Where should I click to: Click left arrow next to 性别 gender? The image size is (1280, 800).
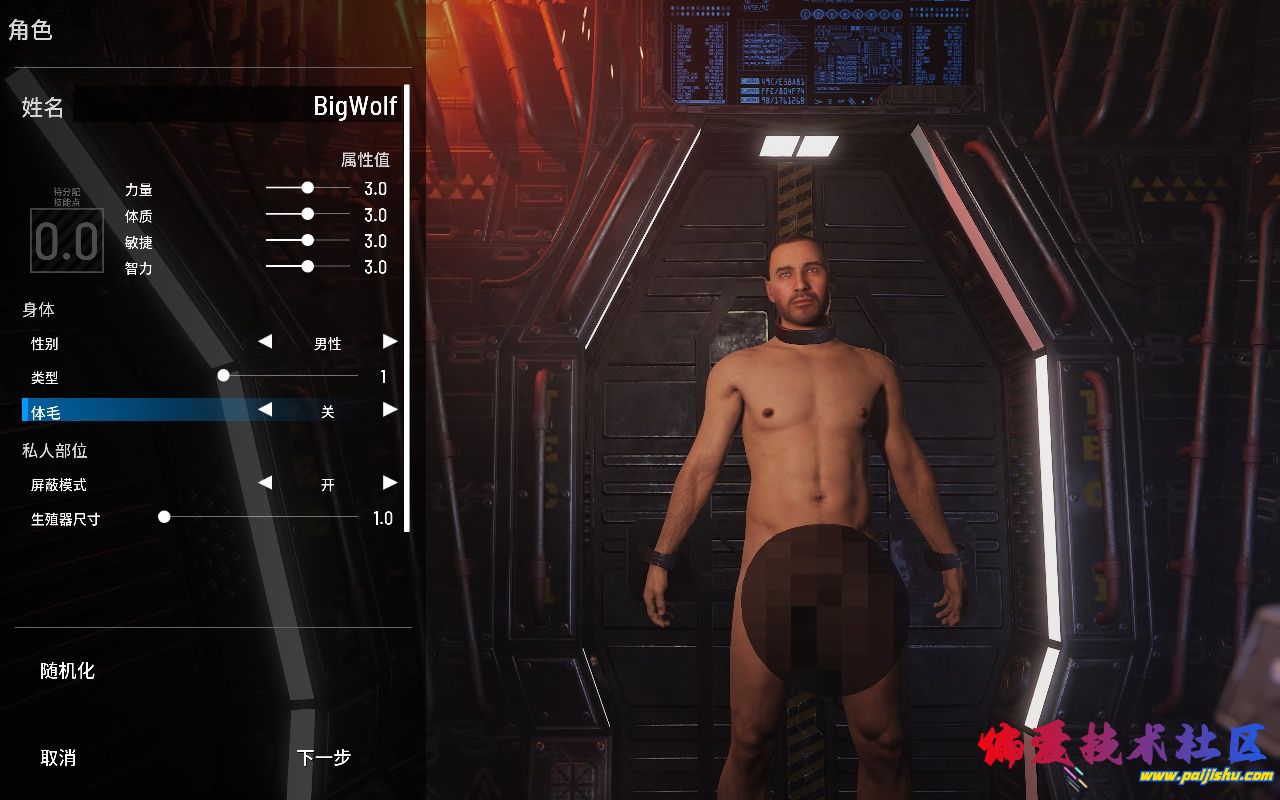[x=265, y=342]
